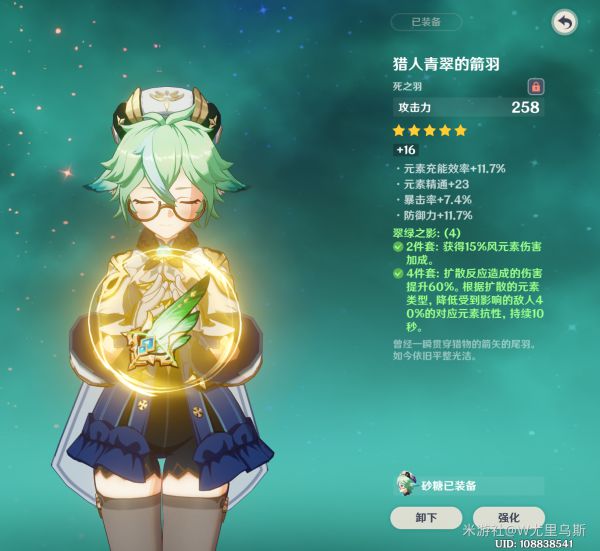Click the back arrow button

pos(564,22)
